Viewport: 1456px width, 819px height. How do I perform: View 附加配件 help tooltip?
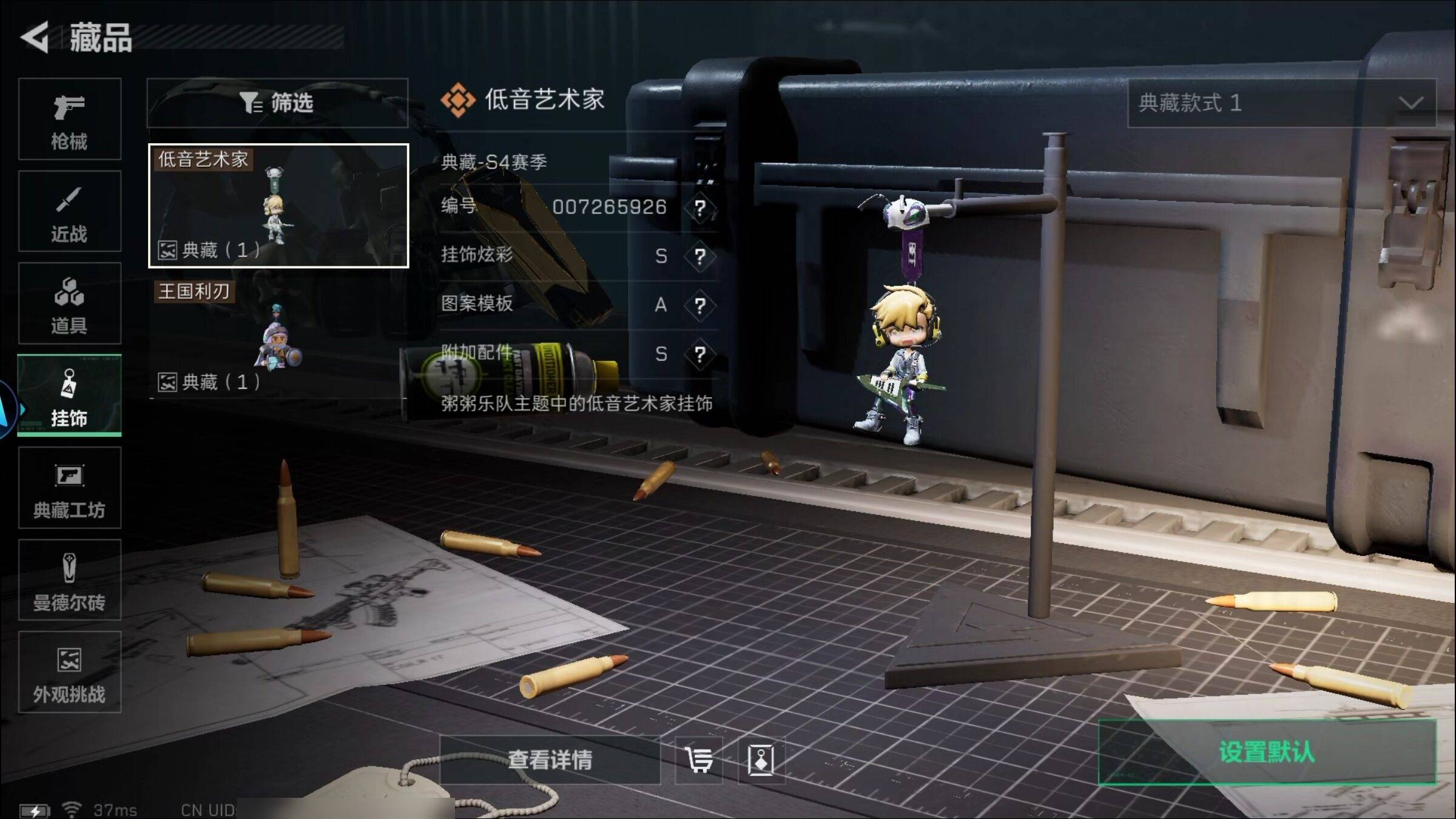click(700, 354)
